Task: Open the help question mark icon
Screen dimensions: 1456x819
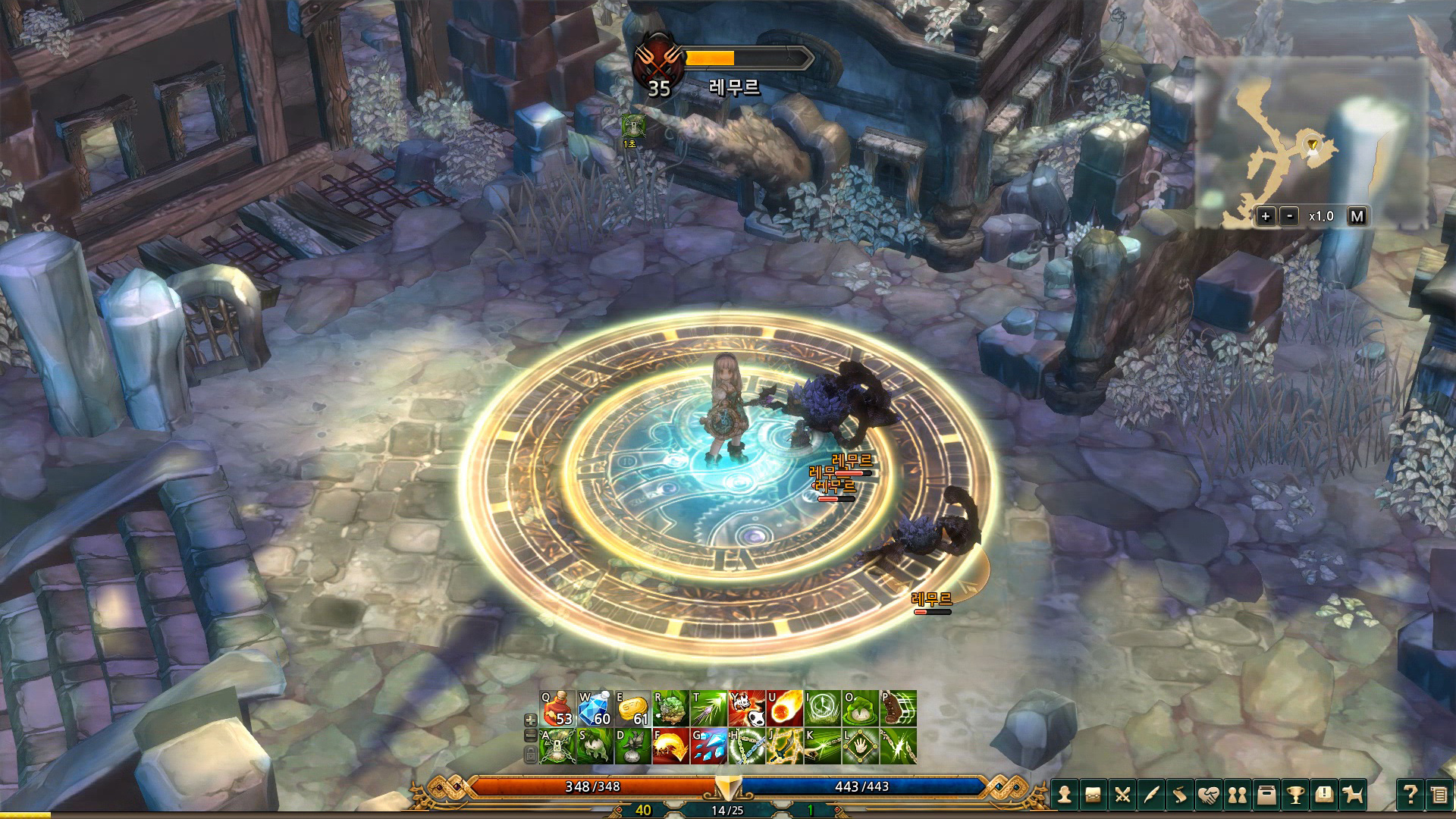Action: [x=1411, y=796]
